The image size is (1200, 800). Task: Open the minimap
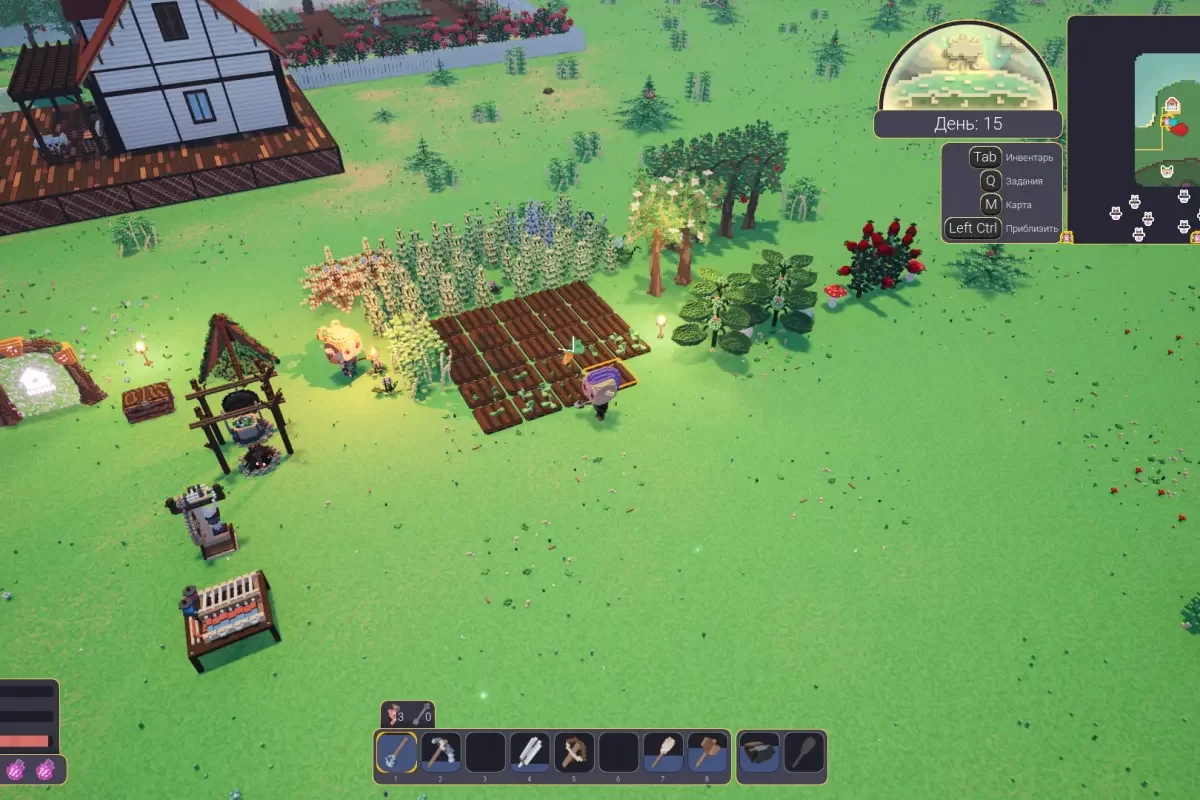(1134, 128)
